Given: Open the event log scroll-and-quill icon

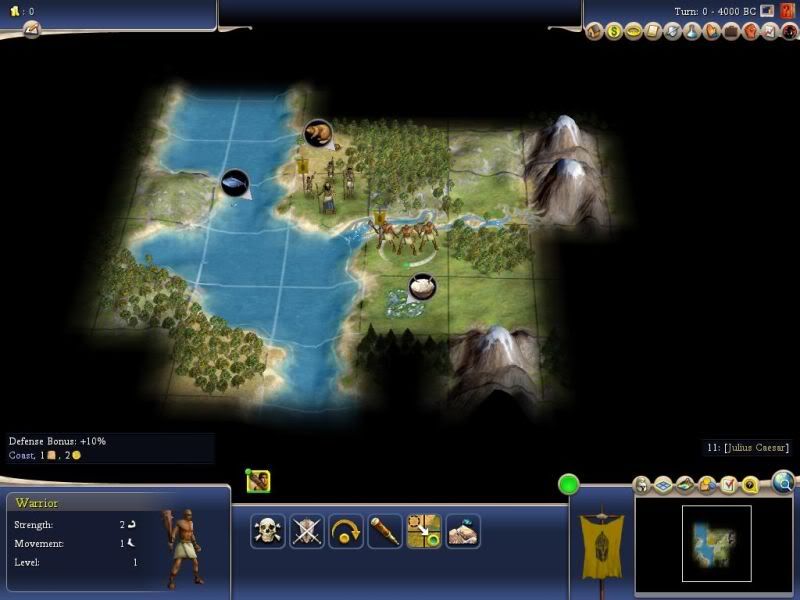Looking at the screenshot, I should (x=30, y=30).
